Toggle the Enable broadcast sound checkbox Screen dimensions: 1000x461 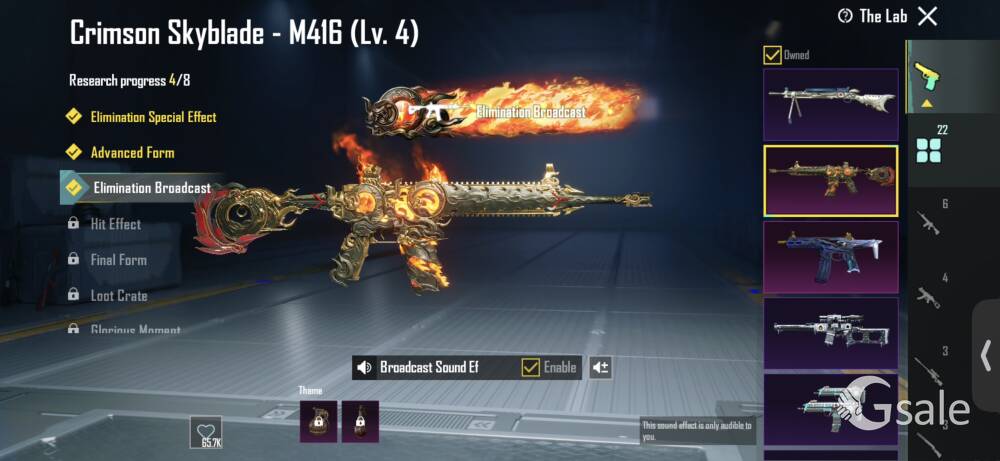coord(531,368)
